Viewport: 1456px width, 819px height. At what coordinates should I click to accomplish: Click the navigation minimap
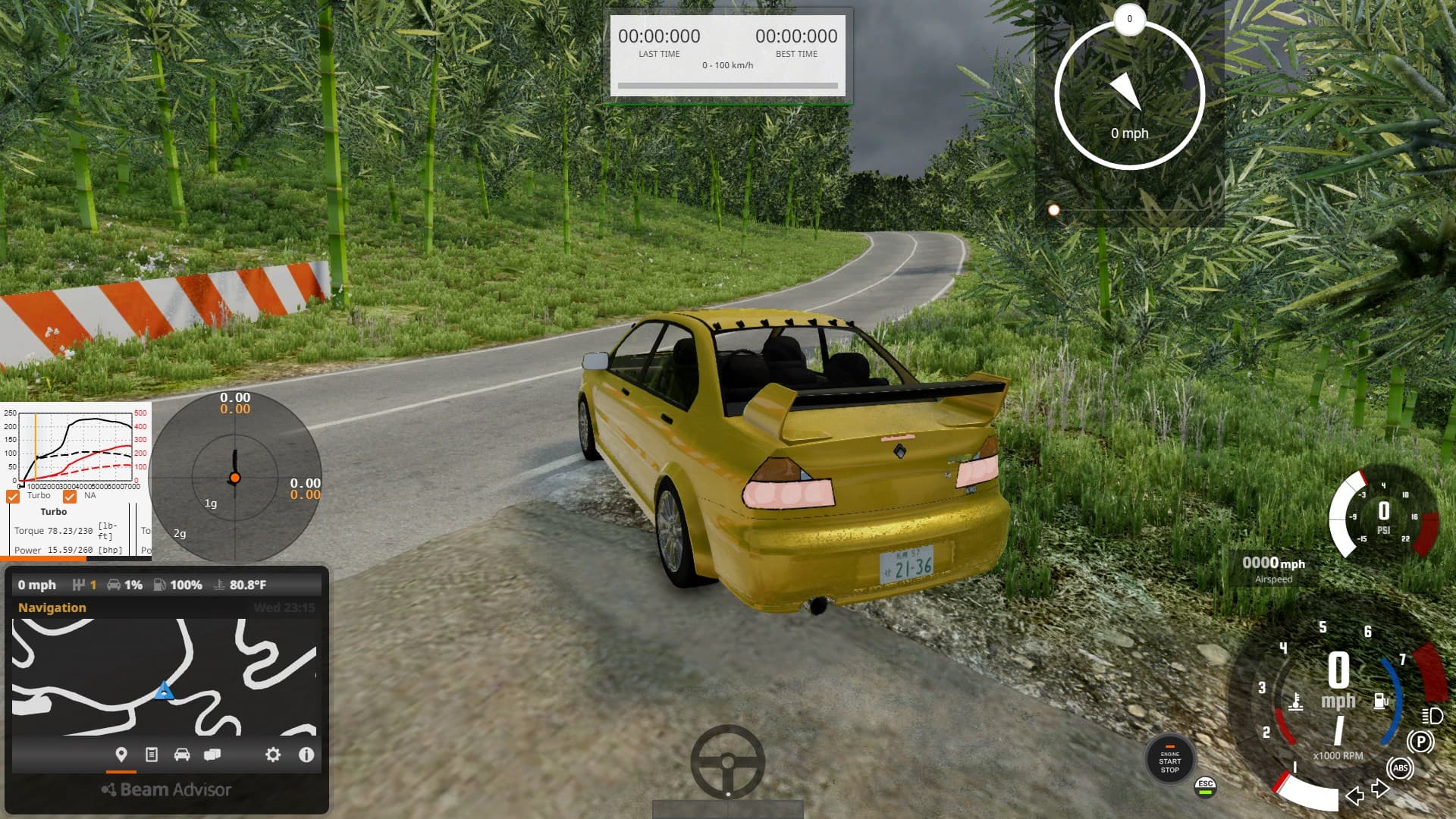164,676
